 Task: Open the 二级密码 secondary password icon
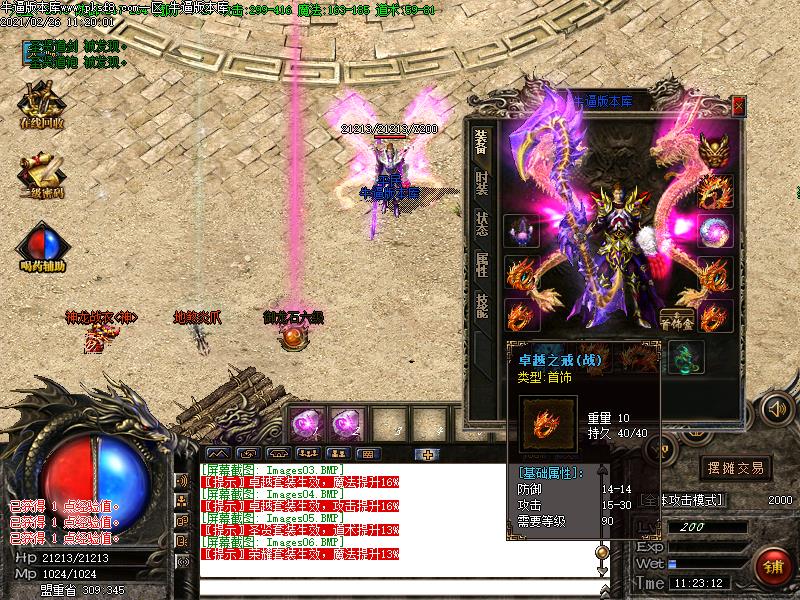41,175
